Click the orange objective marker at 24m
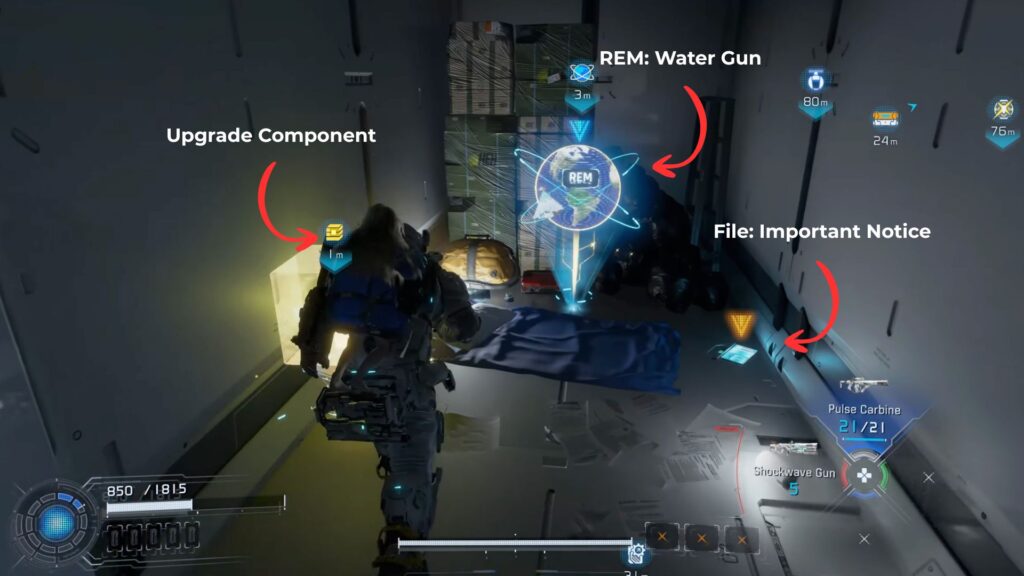The image size is (1024, 576). point(885,118)
